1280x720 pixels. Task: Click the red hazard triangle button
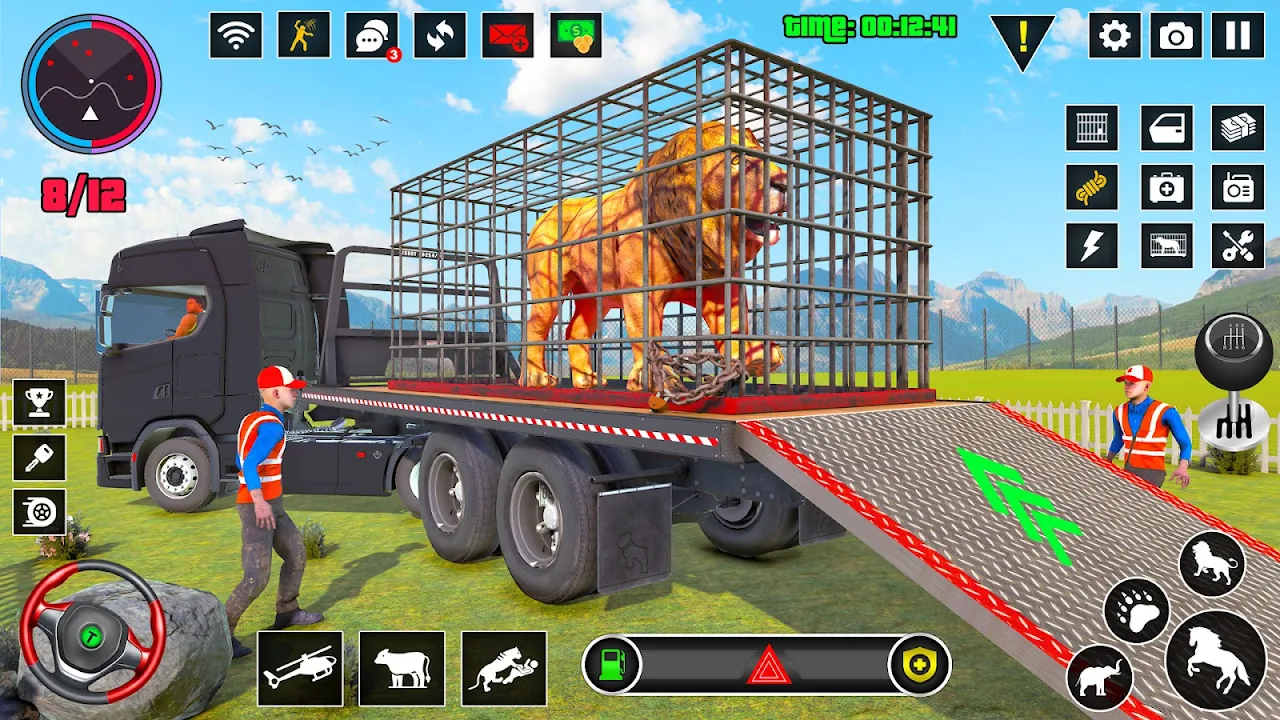coord(768,666)
